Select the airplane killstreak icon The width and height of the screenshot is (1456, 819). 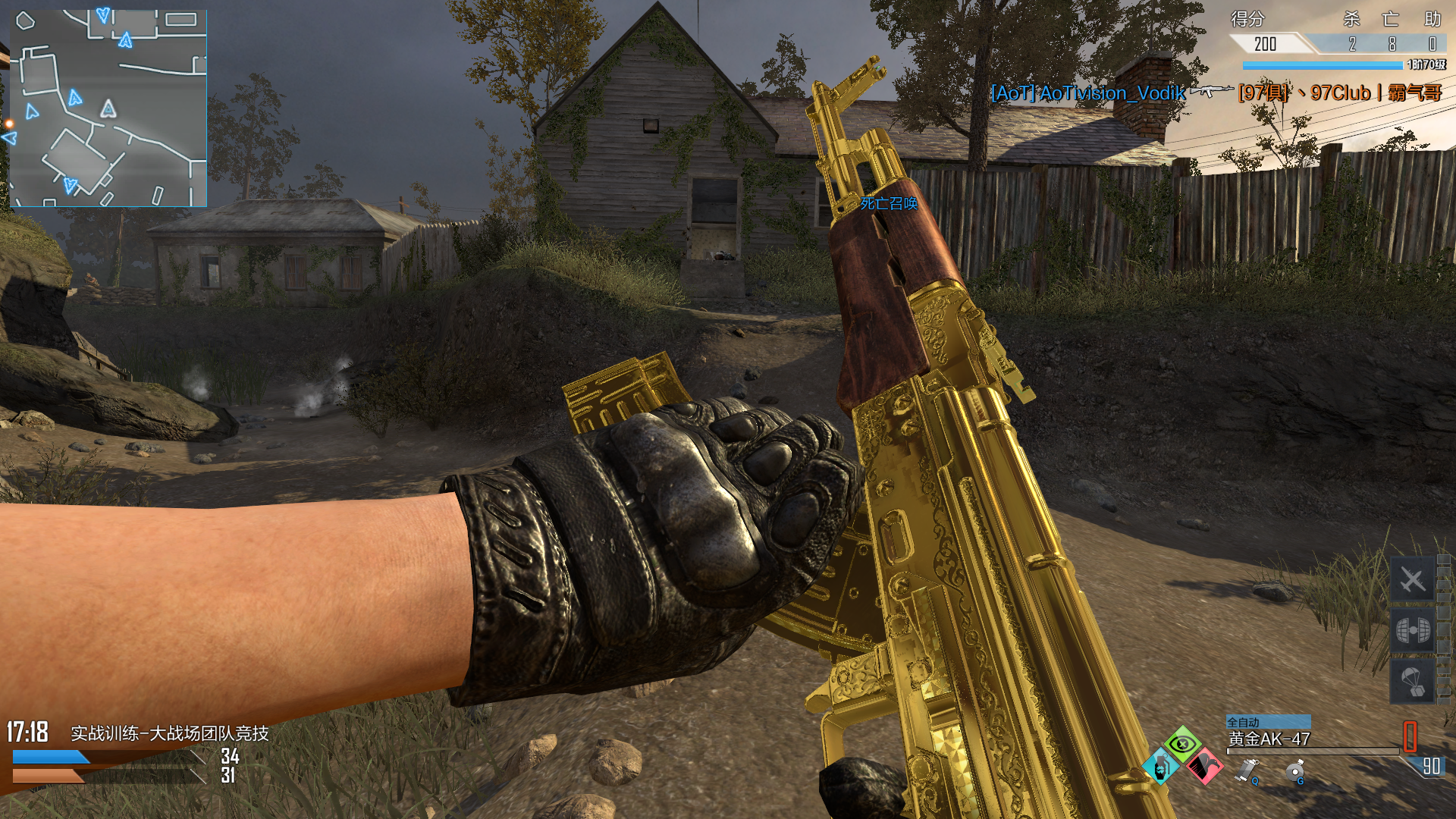[1412, 581]
